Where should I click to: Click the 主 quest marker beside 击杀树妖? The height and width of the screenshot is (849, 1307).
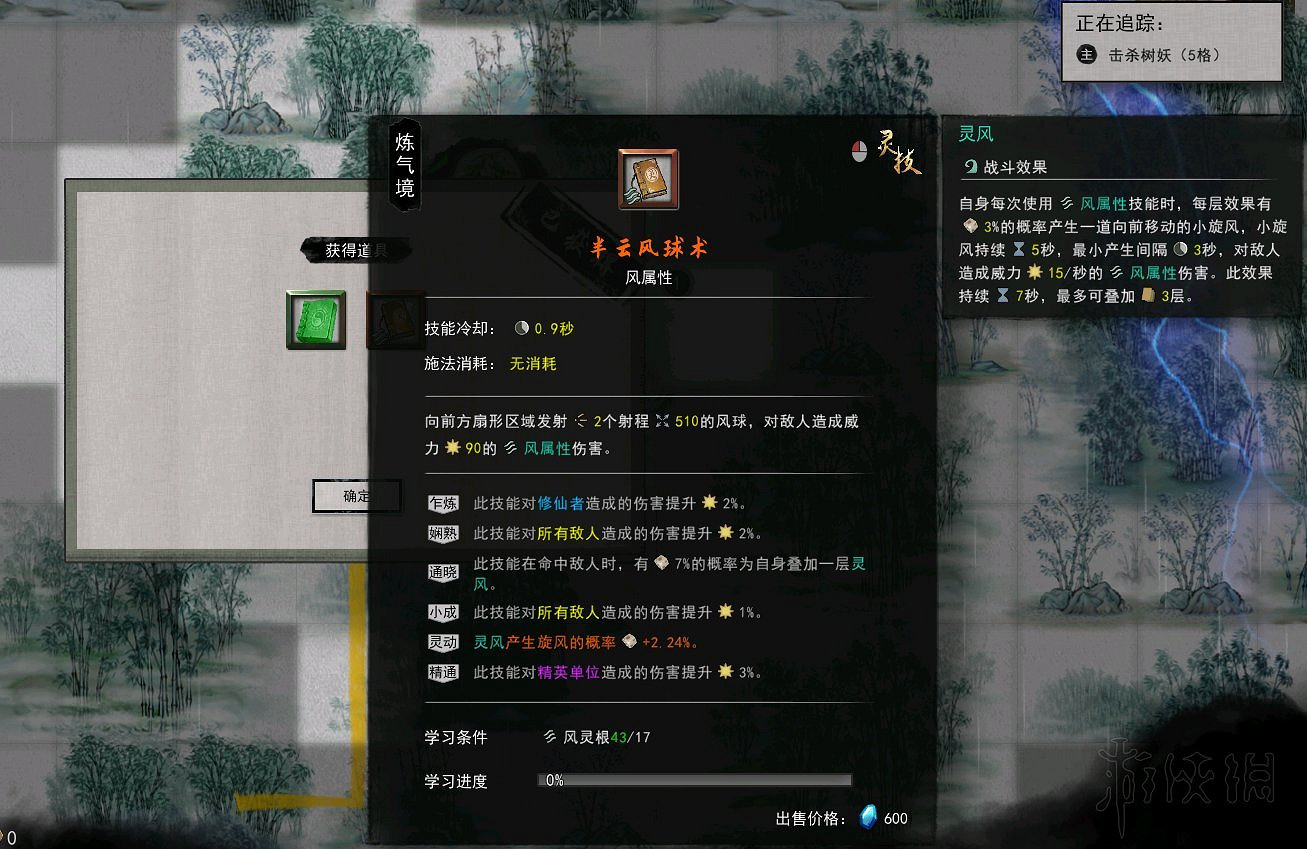point(1086,55)
